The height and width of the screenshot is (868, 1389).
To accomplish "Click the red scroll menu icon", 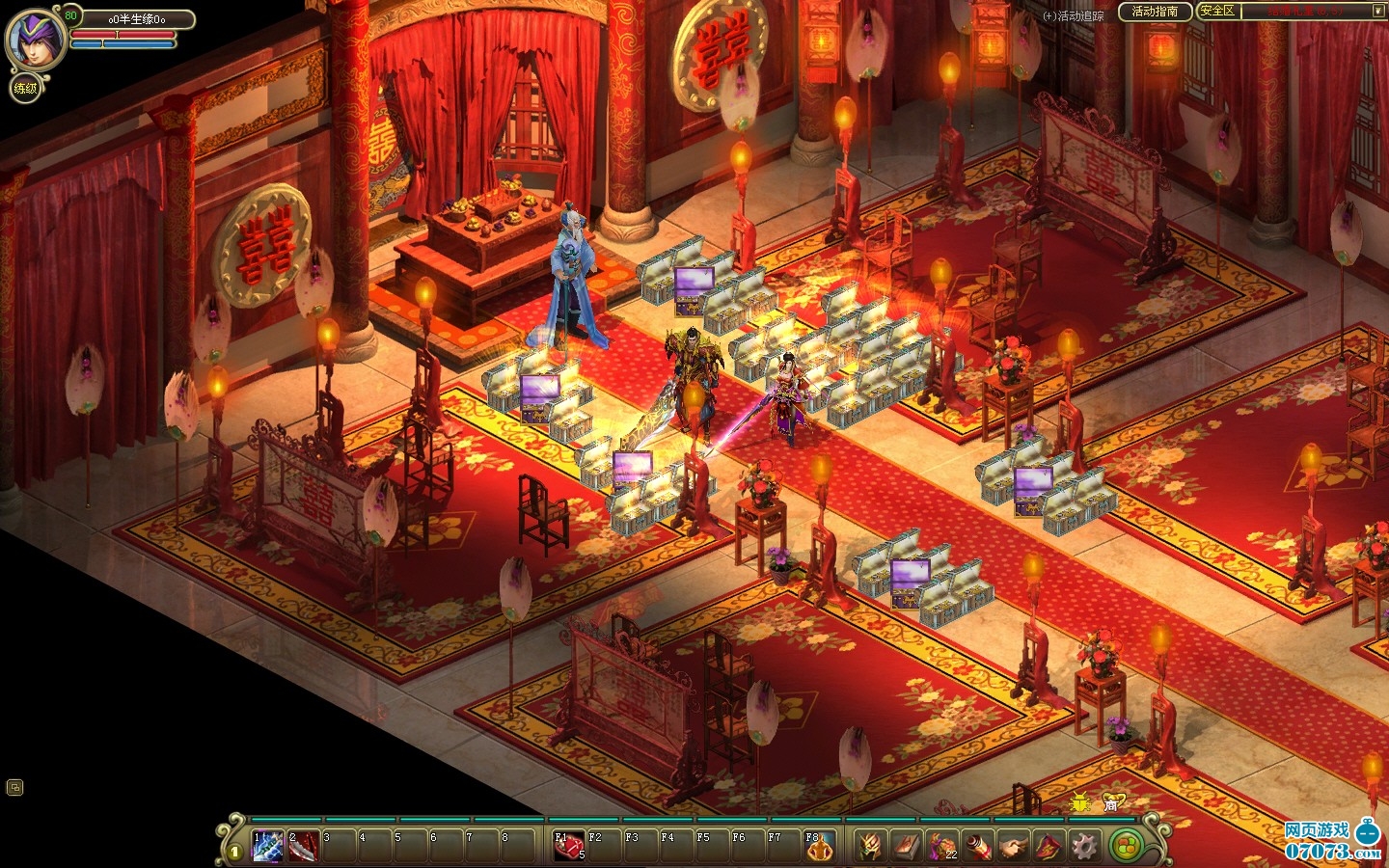I will pos(977,846).
